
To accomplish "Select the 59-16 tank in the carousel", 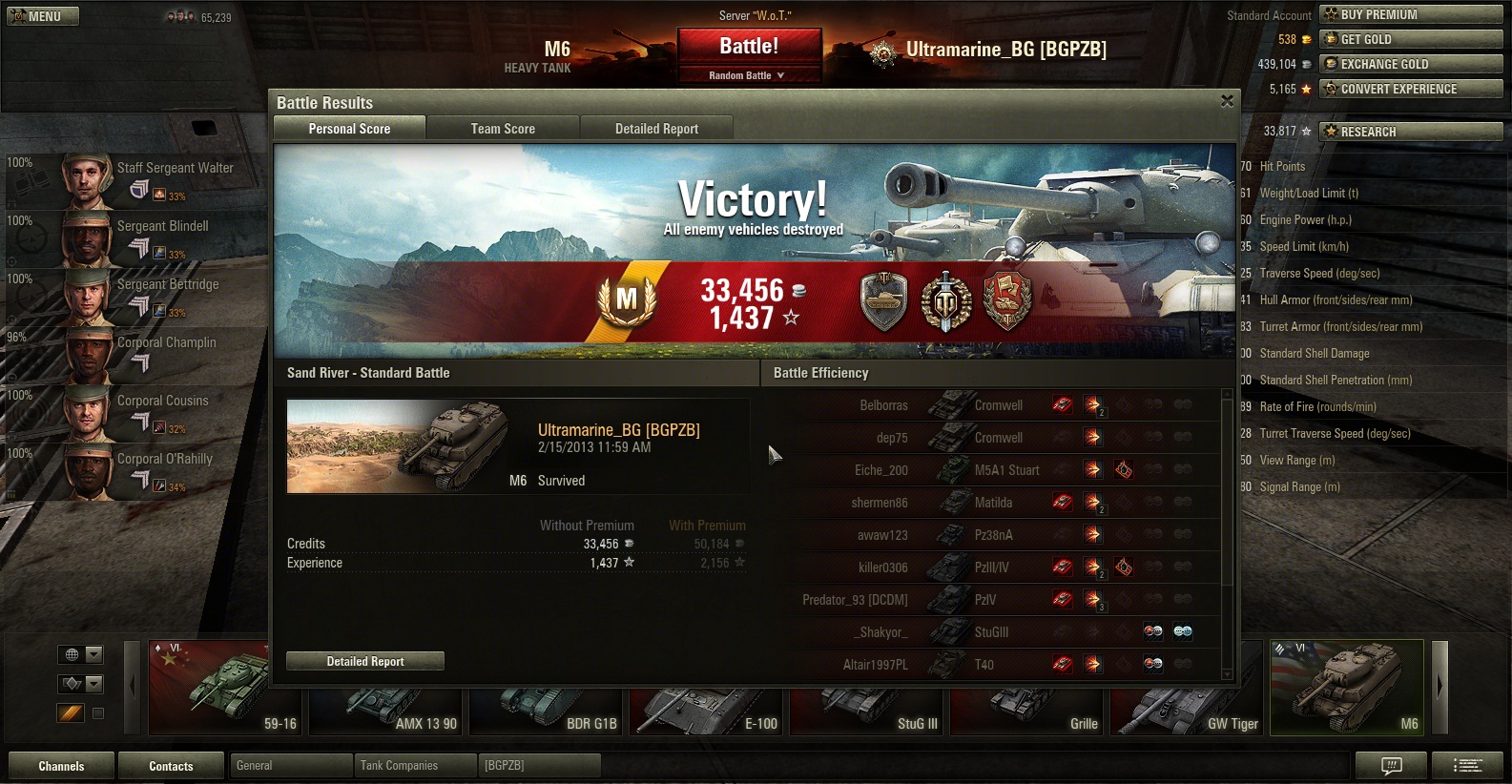I will coord(226,688).
